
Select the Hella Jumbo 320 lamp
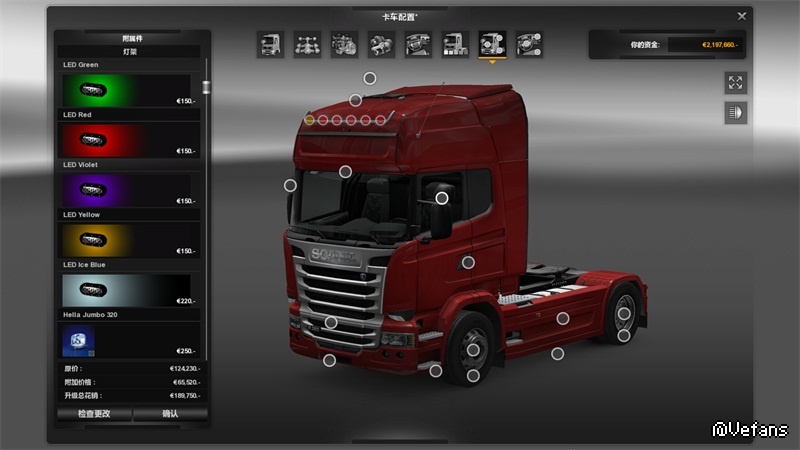click(x=128, y=340)
